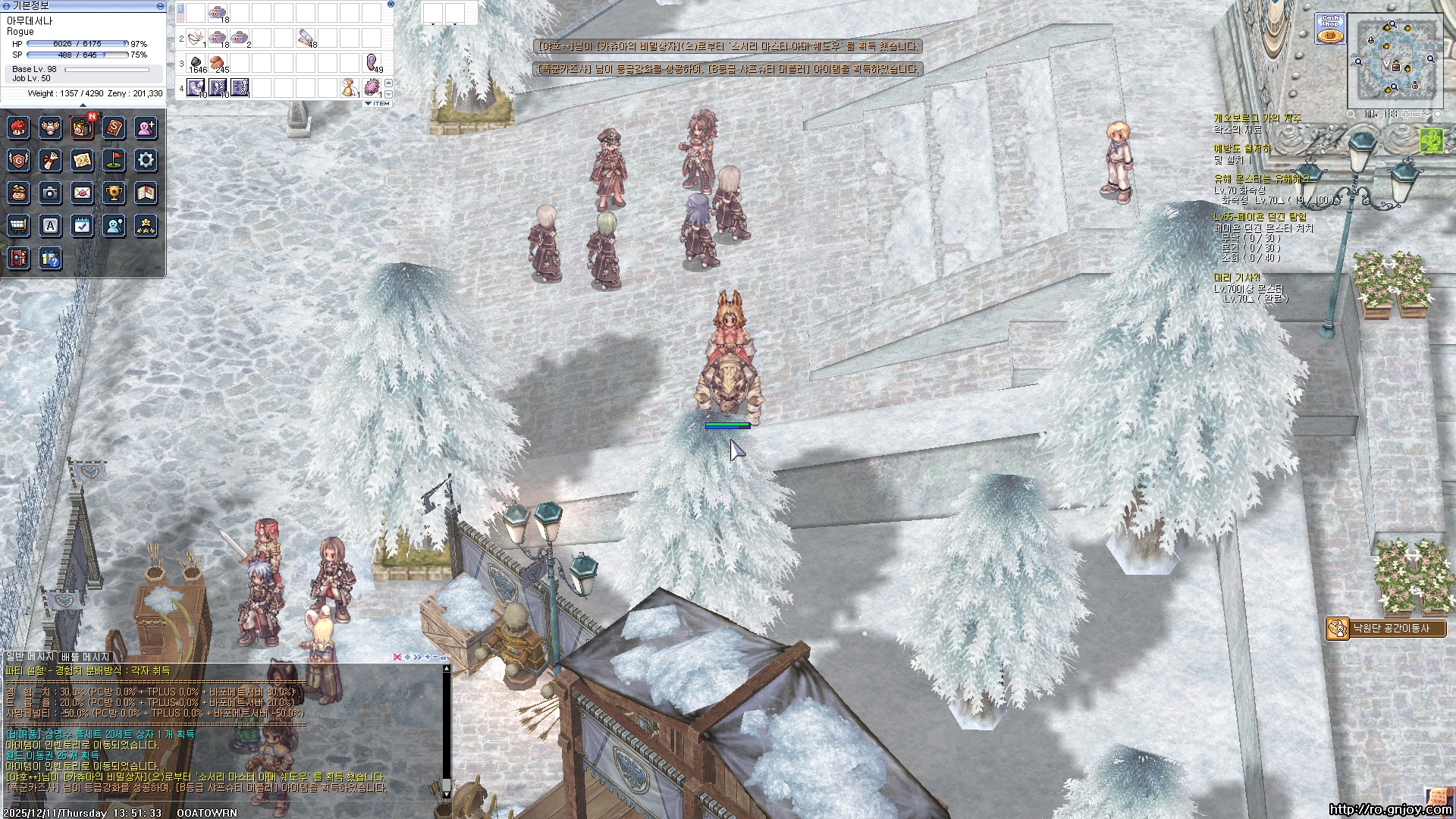Open the inventory bag icon with N badge
This screenshot has width=1456, height=819.
(82, 127)
